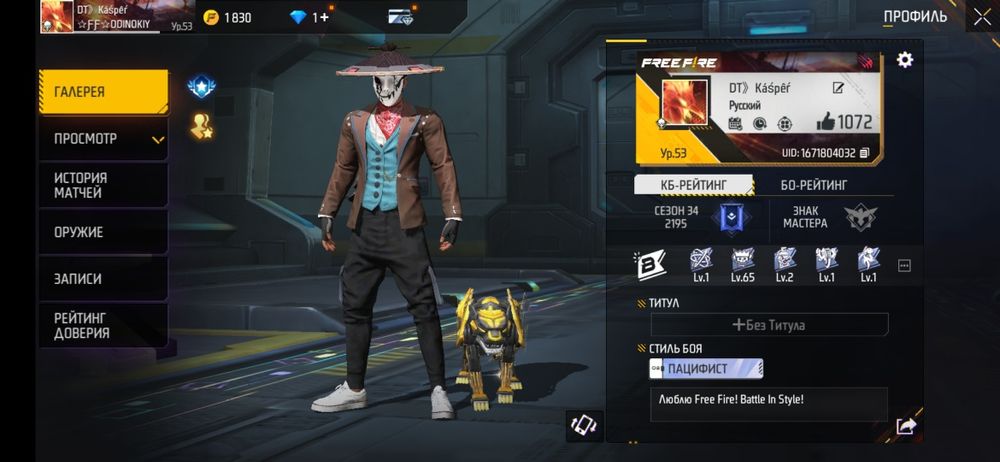Copy the player UID
Image resolution: width=1000 pixels, height=462 pixels.
pos(864,153)
